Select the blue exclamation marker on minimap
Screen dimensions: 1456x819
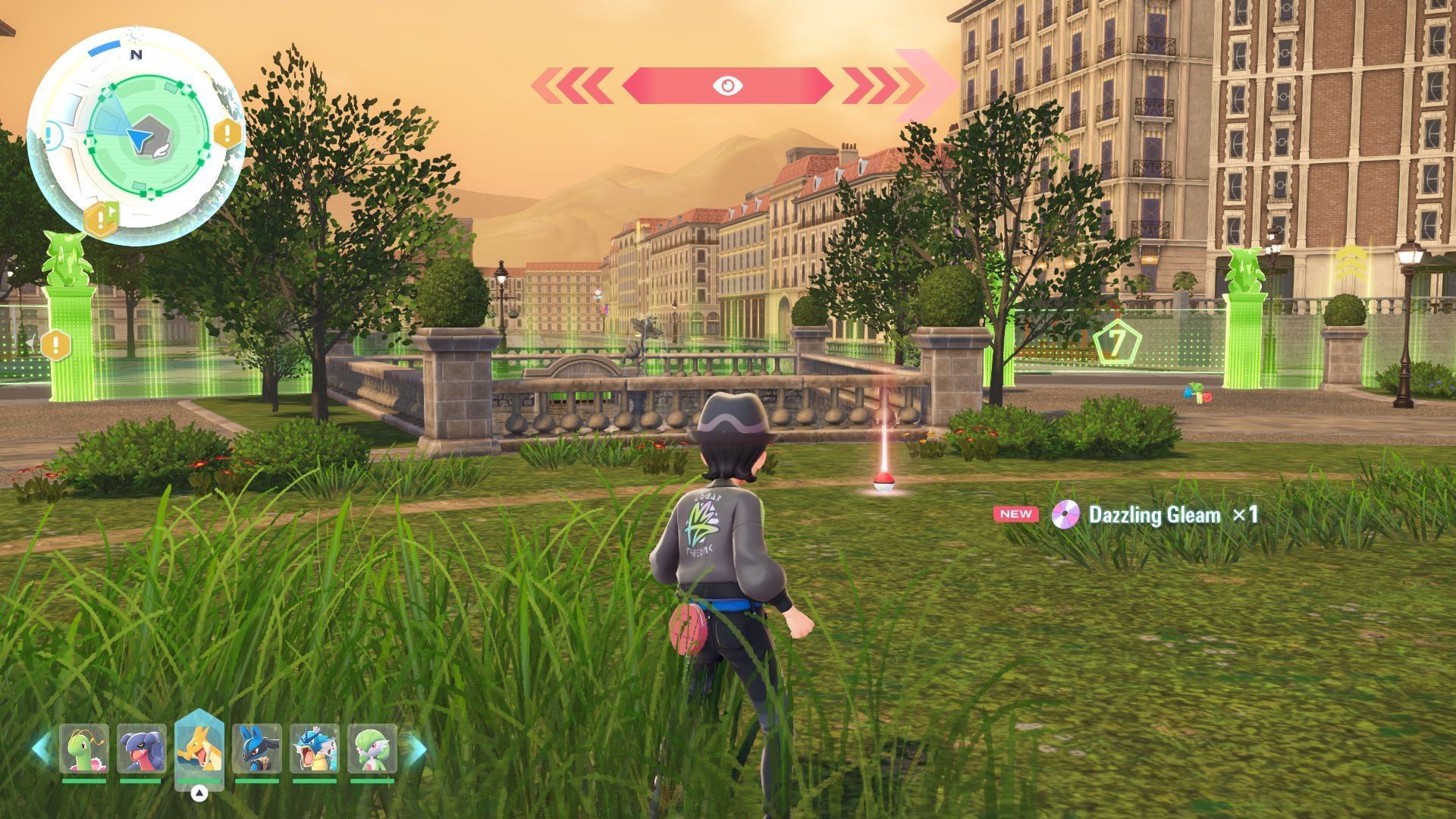[x=49, y=136]
